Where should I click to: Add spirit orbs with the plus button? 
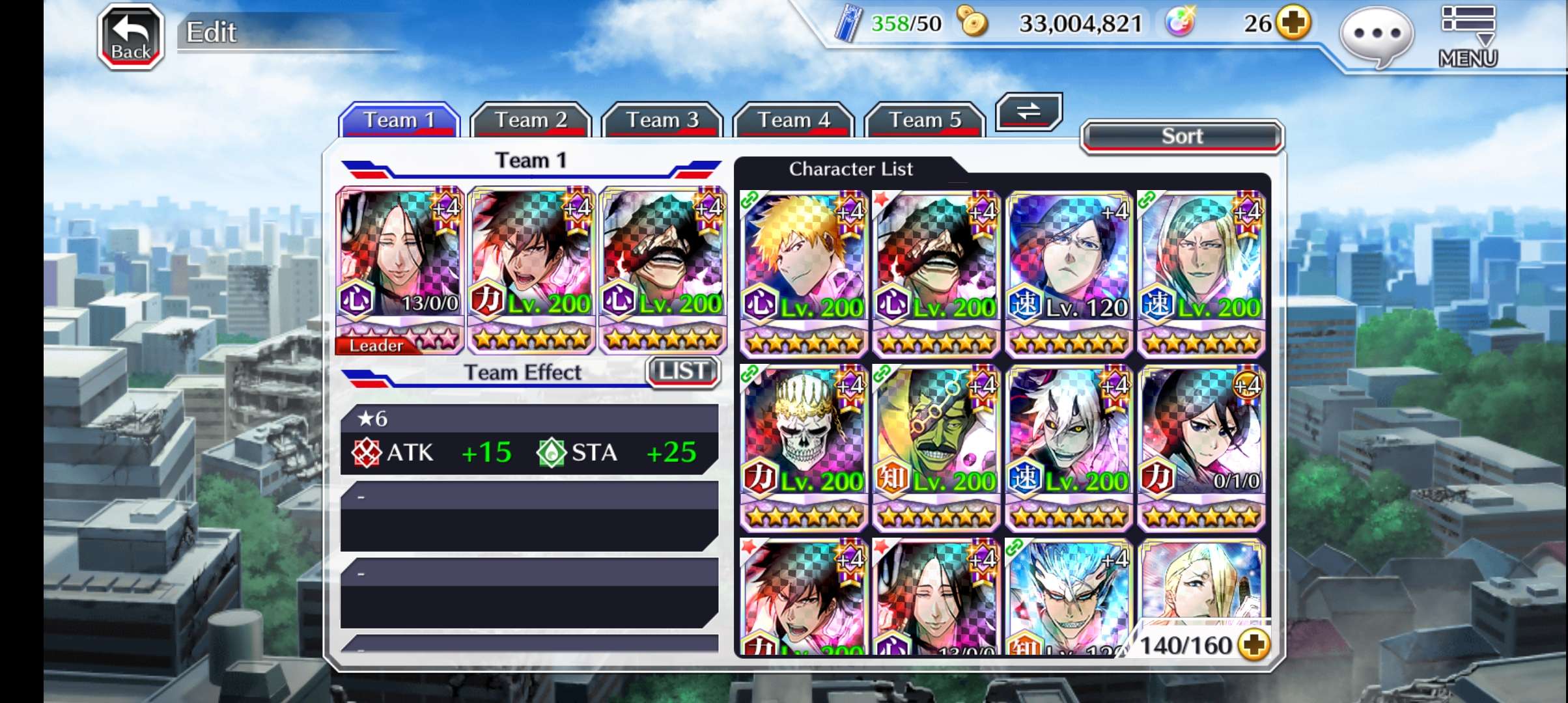[1293, 23]
